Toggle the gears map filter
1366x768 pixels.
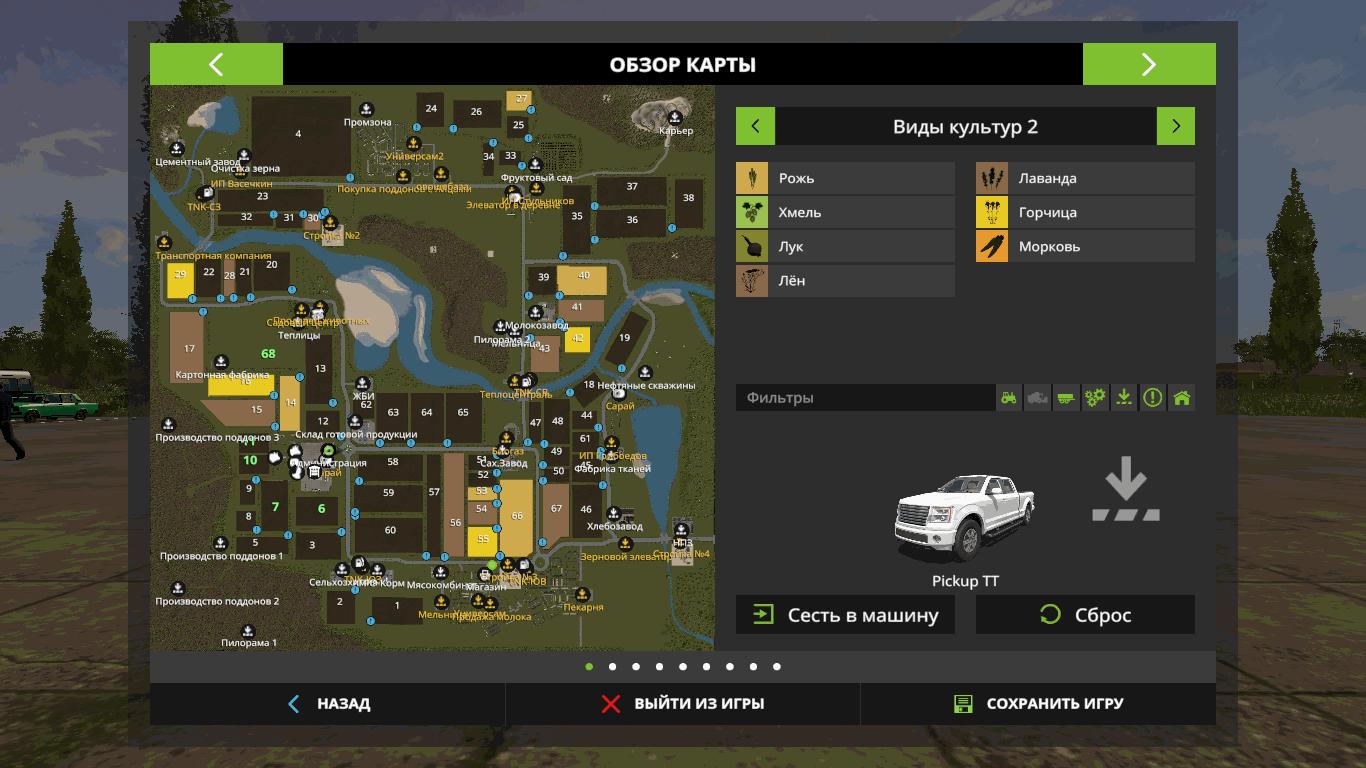click(1095, 398)
